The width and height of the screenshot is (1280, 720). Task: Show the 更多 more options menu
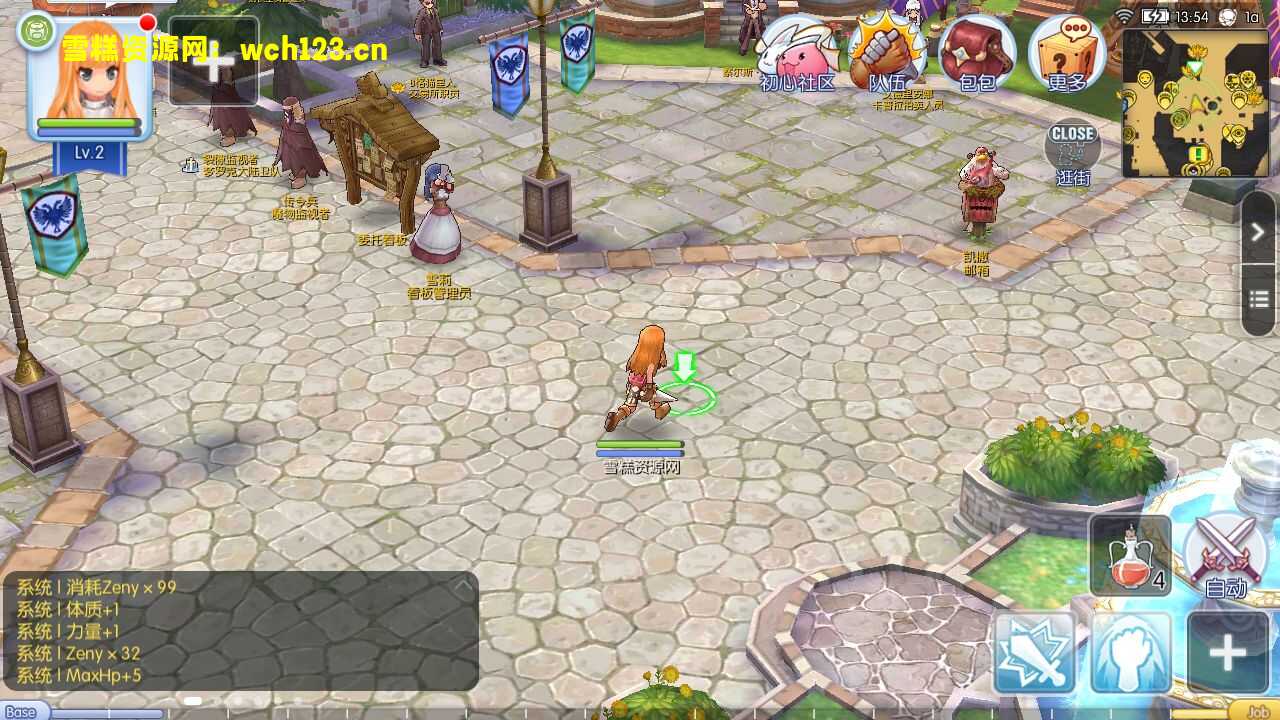[1066, 55]
